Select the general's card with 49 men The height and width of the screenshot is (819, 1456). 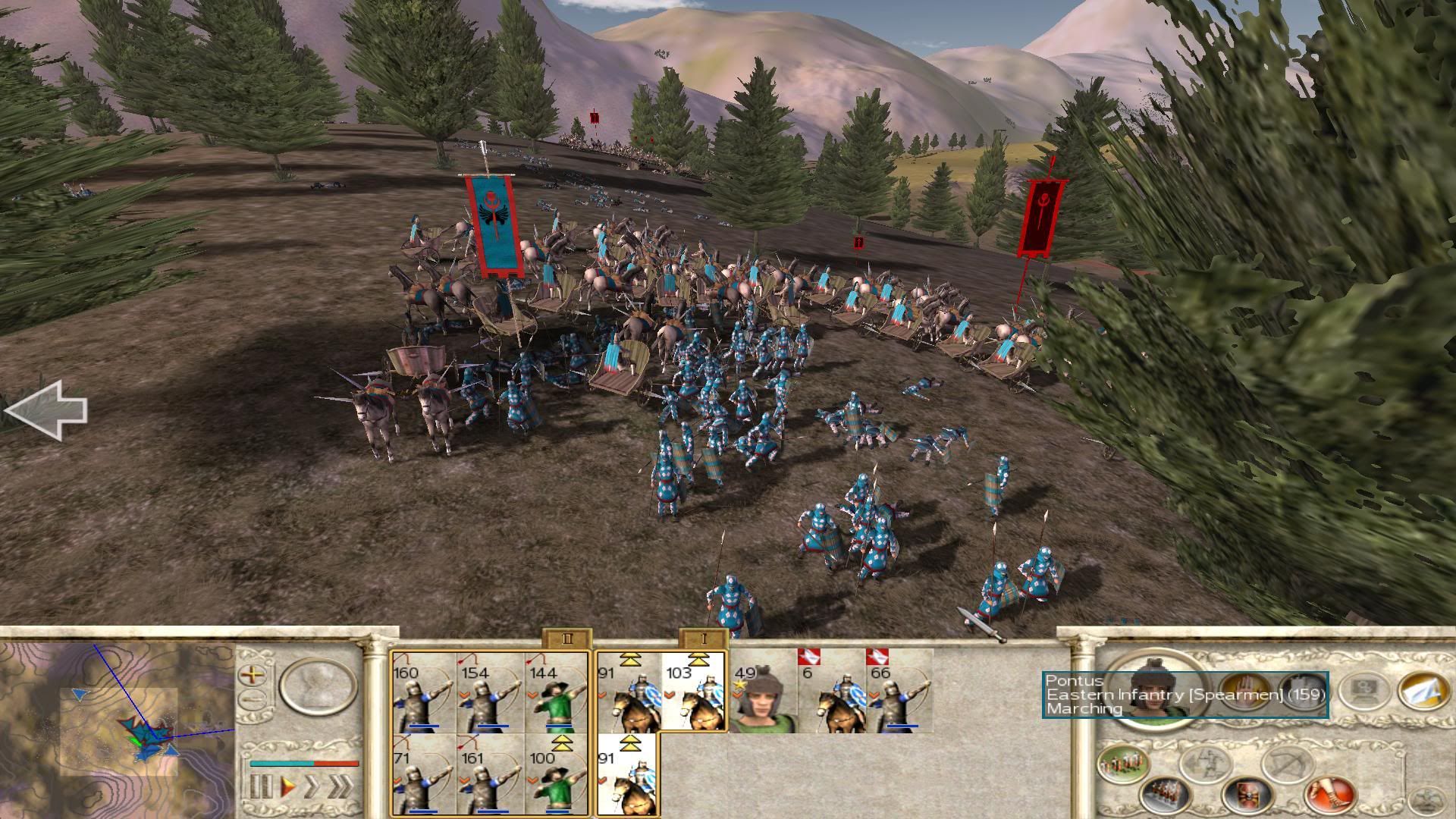762,694
